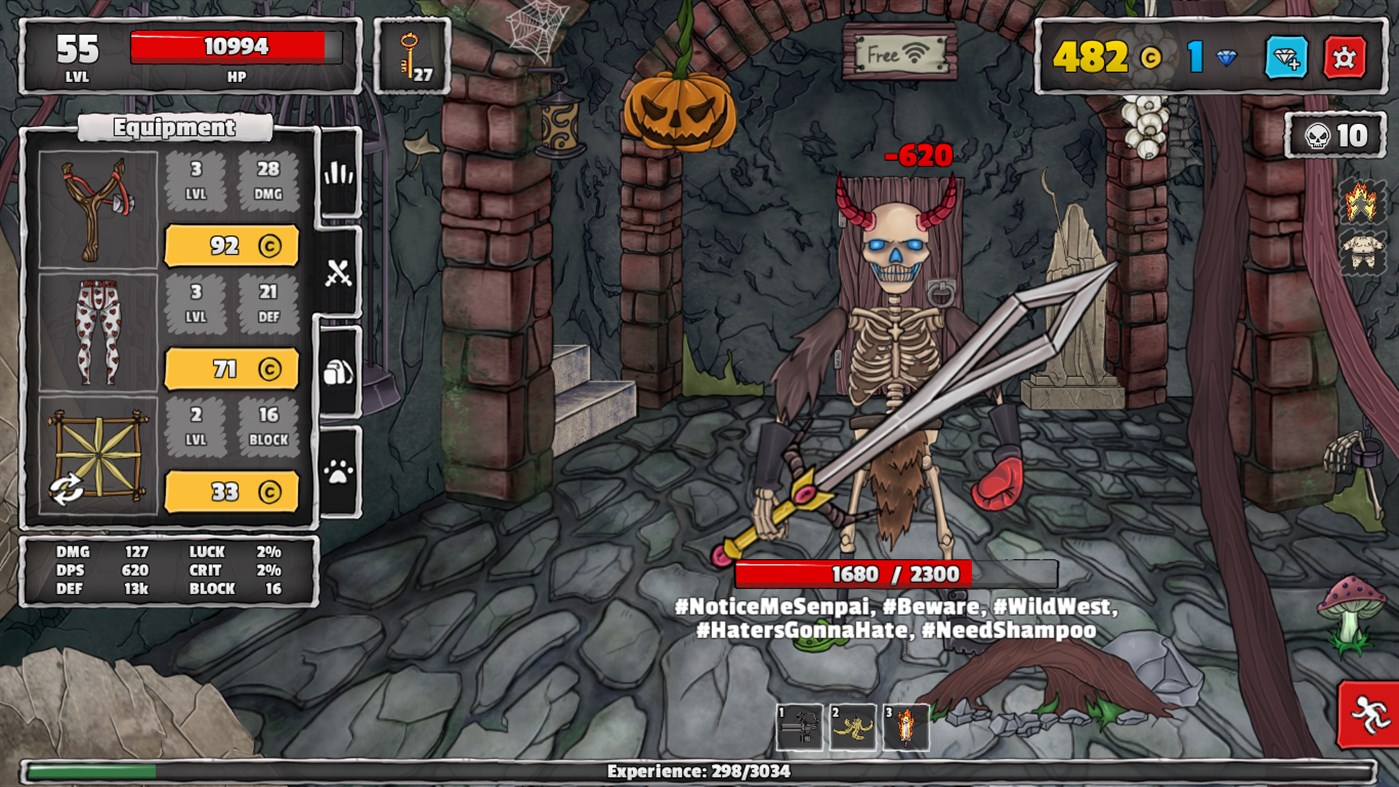Open the skull counter showing 10
The height and width of the screenshot is (787, 1399).
(x=1336, y=135)
